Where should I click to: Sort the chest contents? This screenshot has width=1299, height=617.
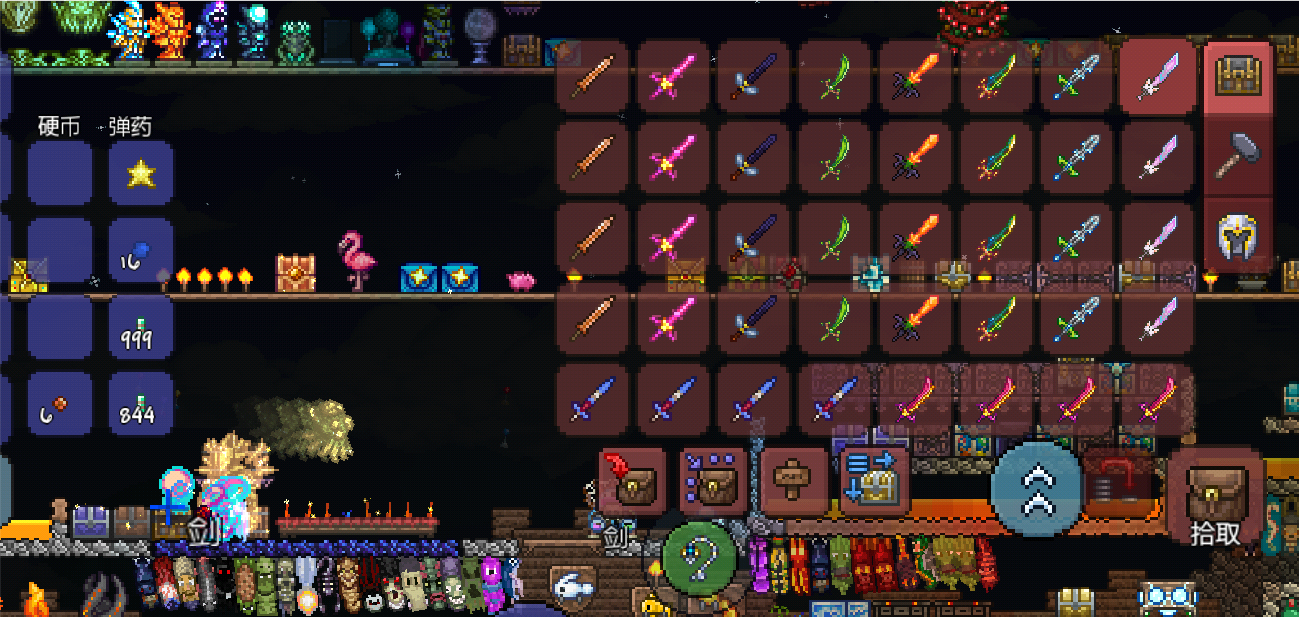pyautogui.click(x=874, y=480)
